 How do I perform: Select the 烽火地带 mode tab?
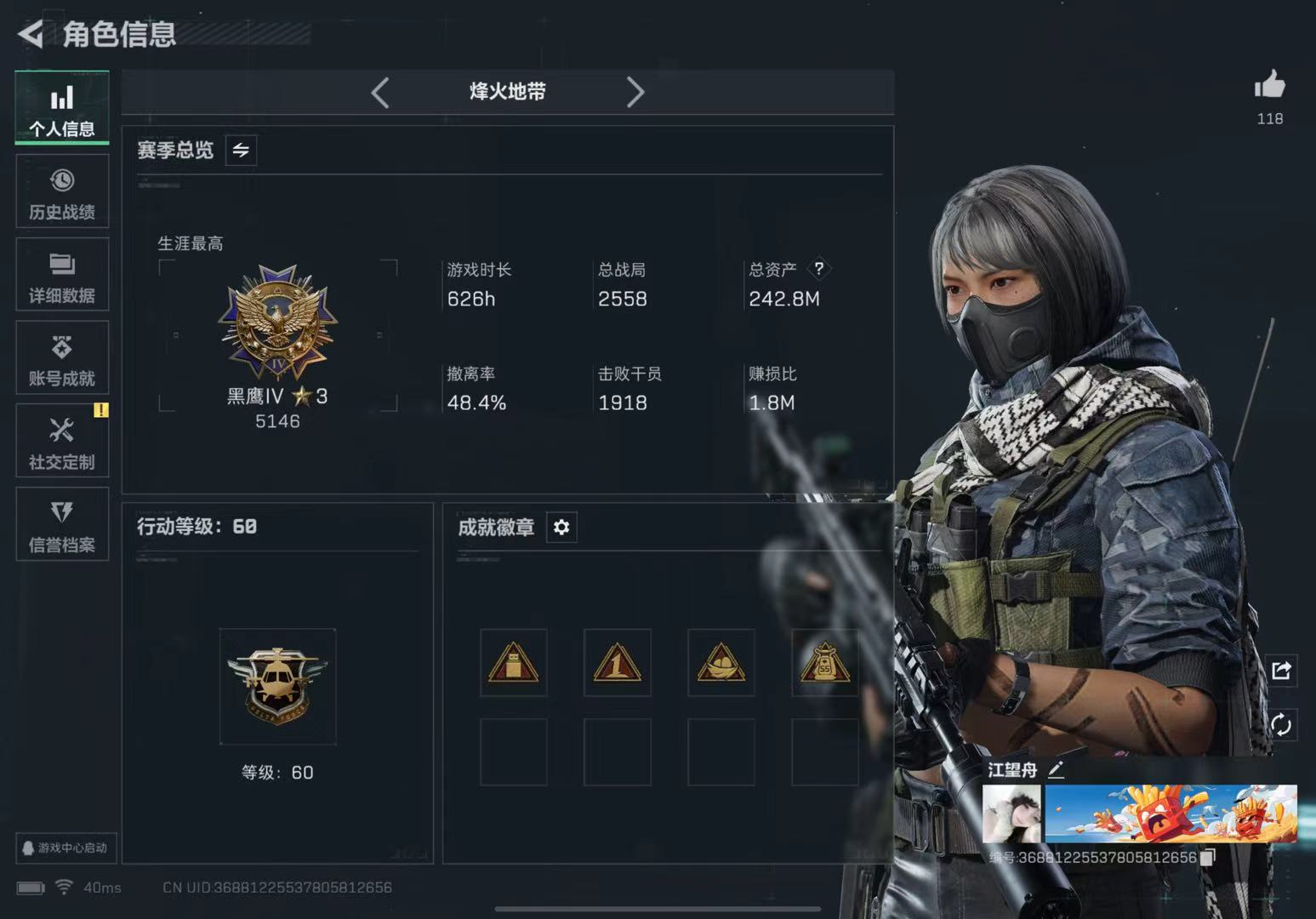(x=508, y=93)
